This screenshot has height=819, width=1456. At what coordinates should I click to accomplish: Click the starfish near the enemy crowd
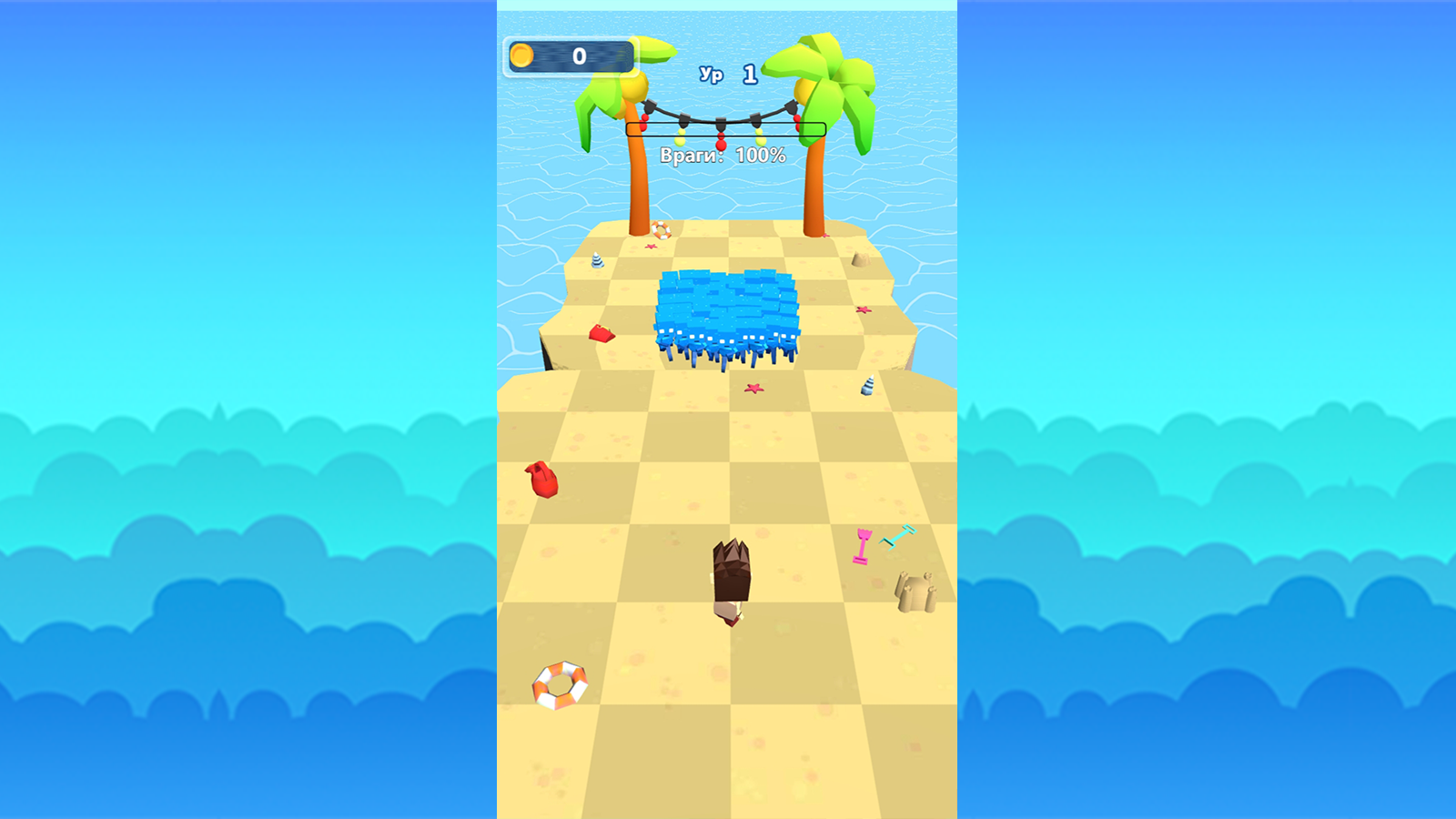coord(754,387)
